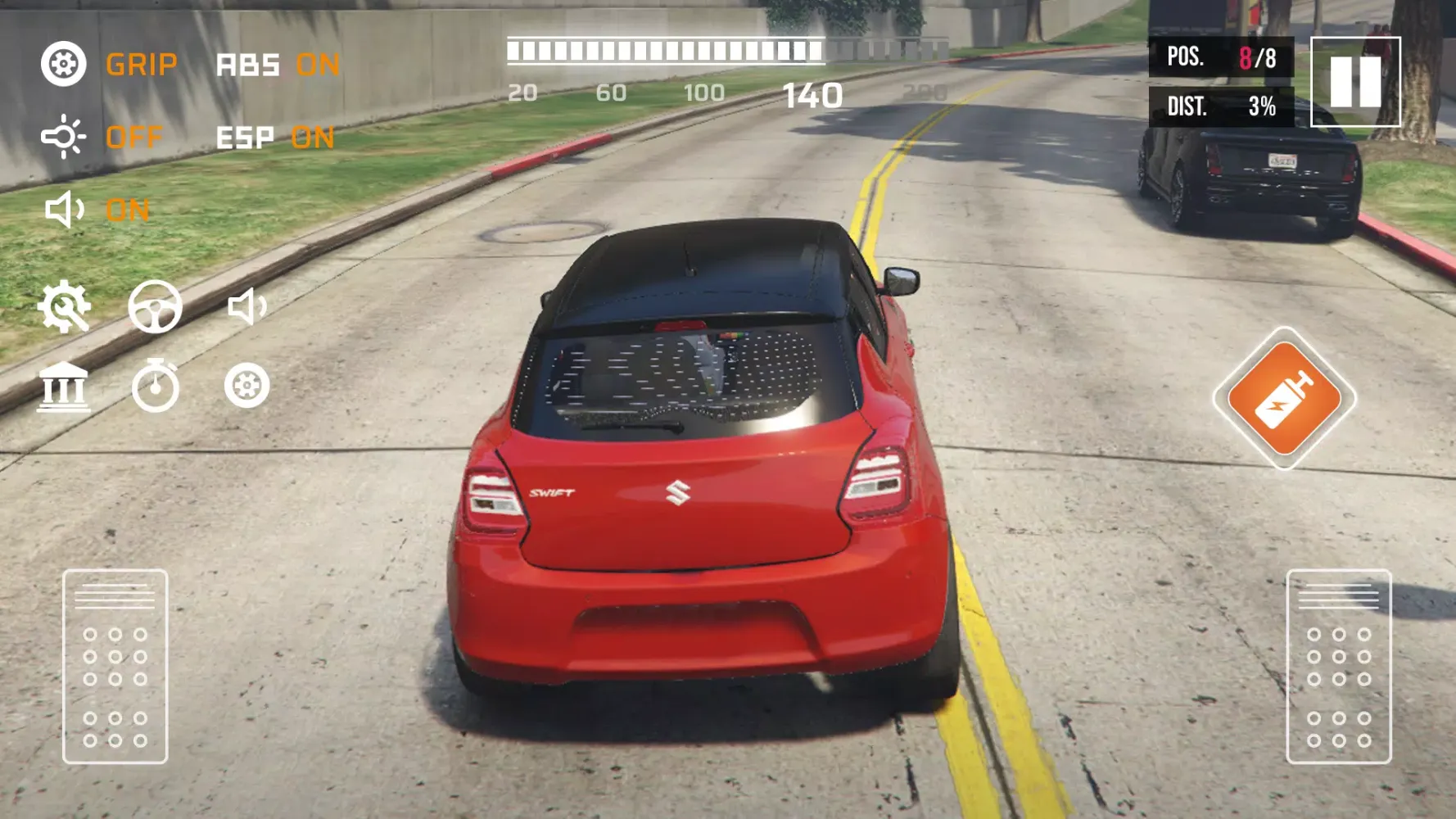Switch headlights from OFF to ON
This screenshot has width=1456, height=819.
(x=134, y=138)
